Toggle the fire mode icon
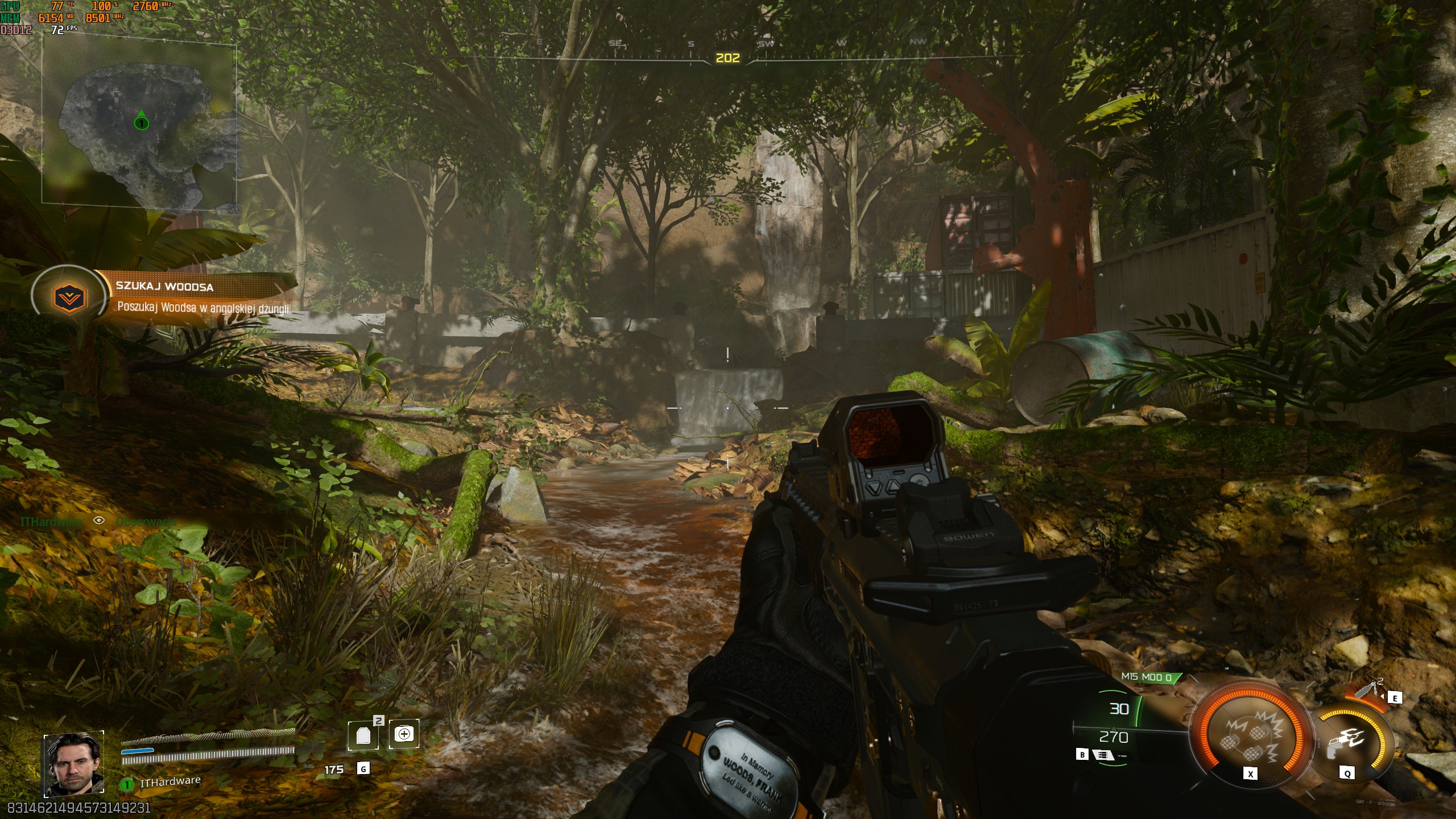1456x819 pixels. tap(1103, 755)
